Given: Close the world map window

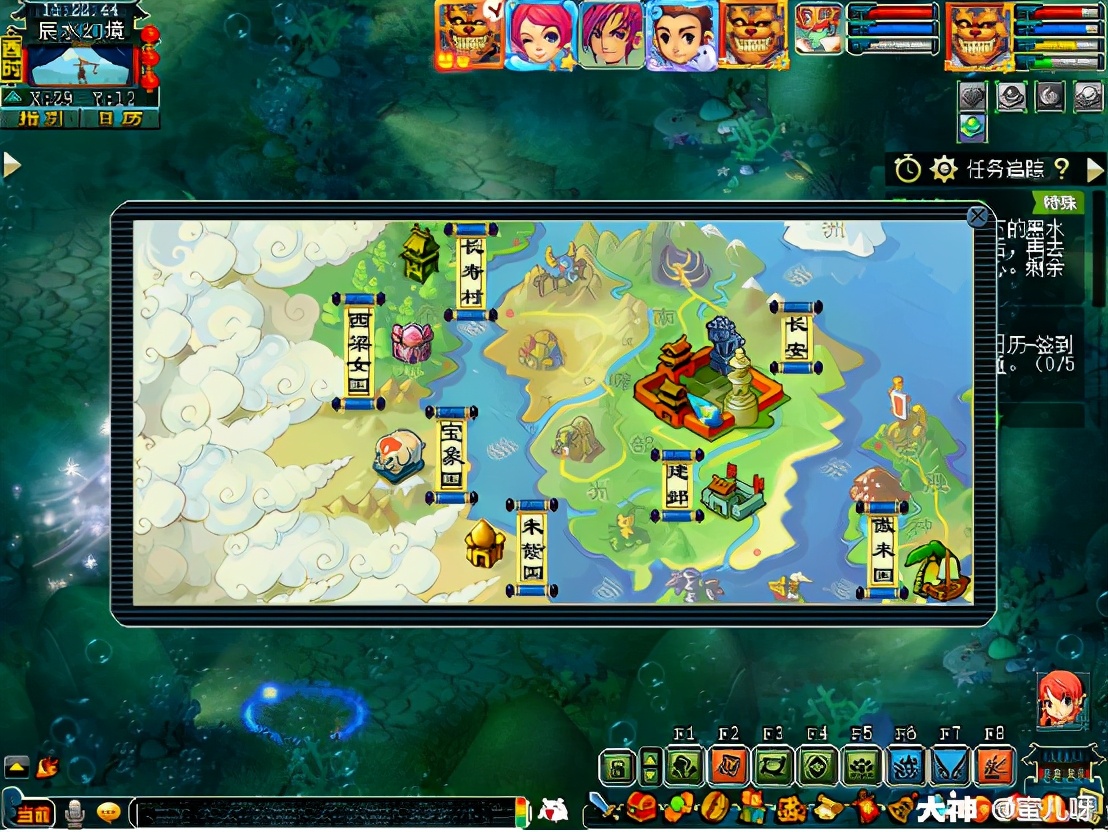Looking at the screenshot, I should [977, 216].
